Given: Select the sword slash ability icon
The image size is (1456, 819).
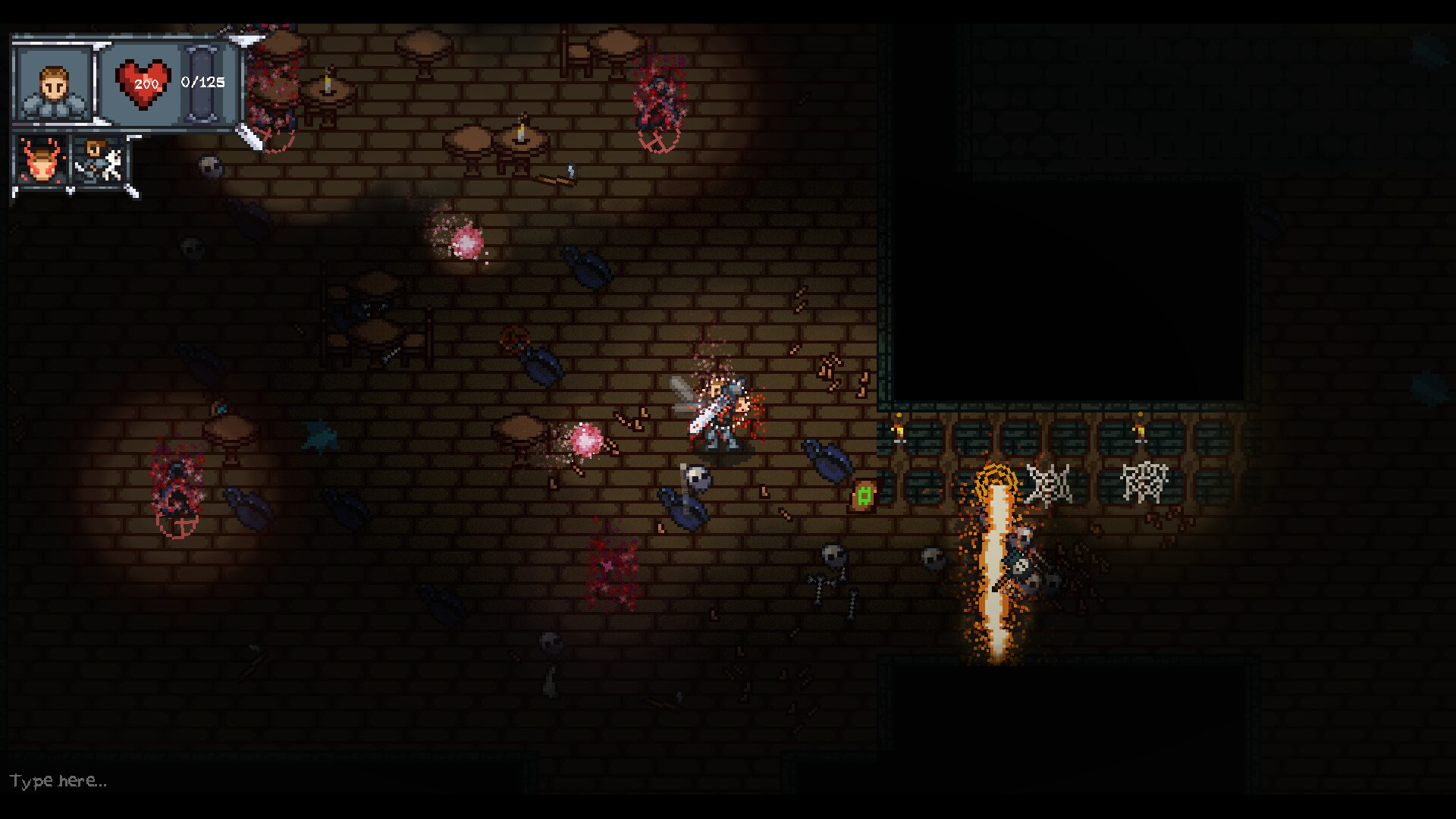Looking at the screenshot, I should pyautogui.click(x=99, y=162).
